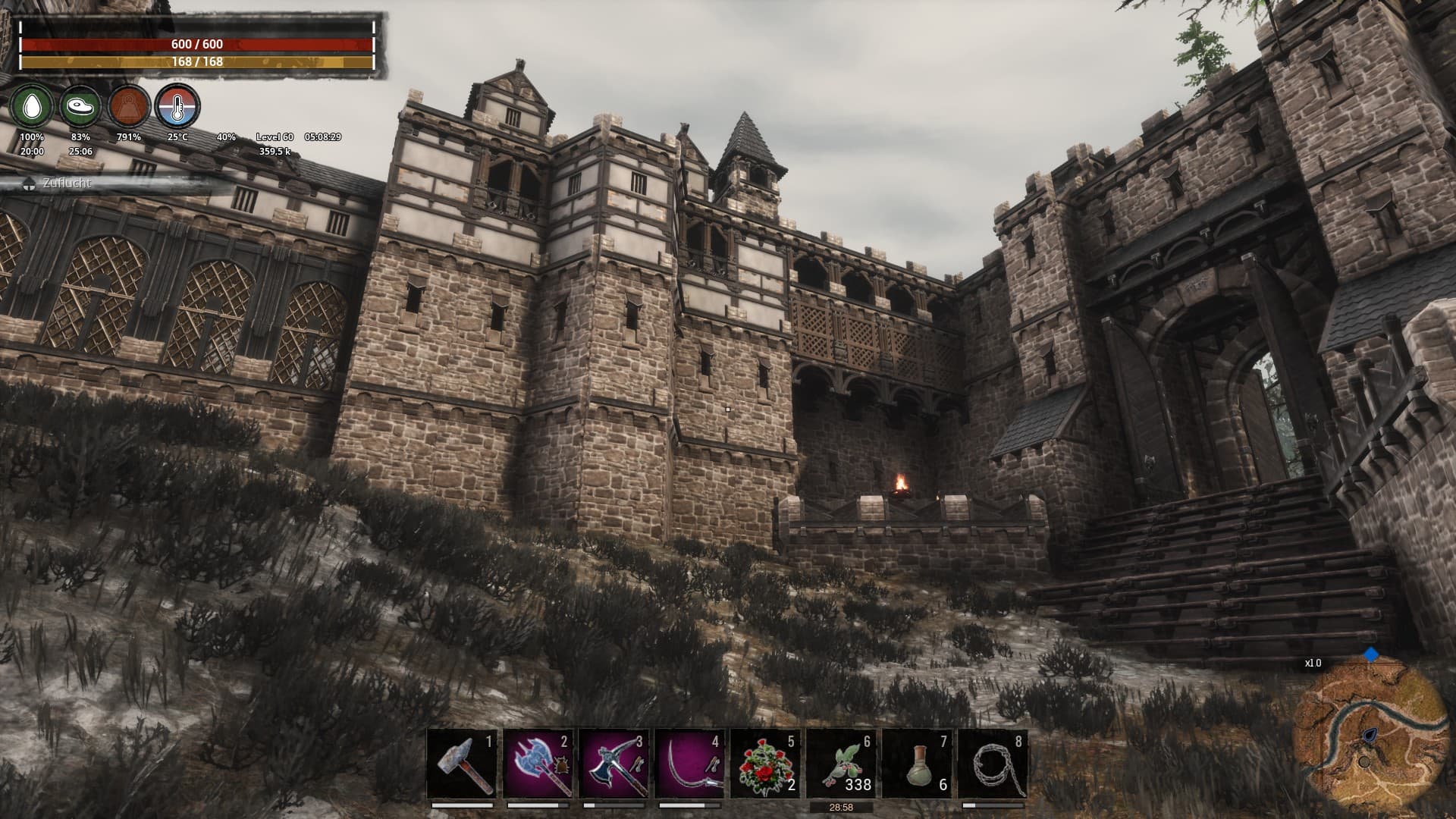Click the thirst water drop status icon
Screen dimensions: 1456x819
coord(32,107)
